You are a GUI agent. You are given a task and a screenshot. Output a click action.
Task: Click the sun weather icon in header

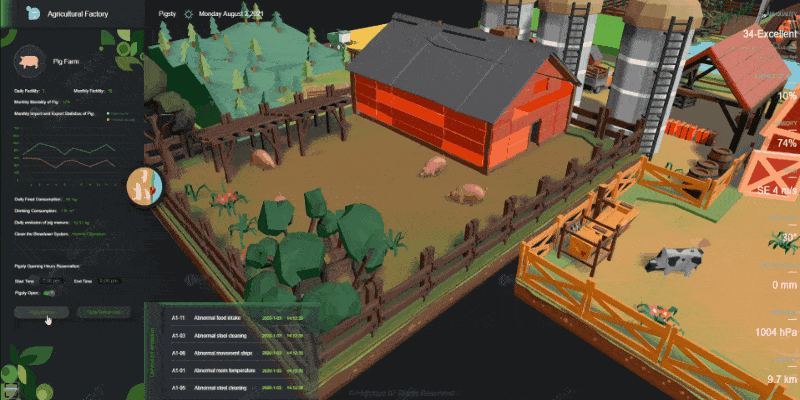click(x=187, y=15)
